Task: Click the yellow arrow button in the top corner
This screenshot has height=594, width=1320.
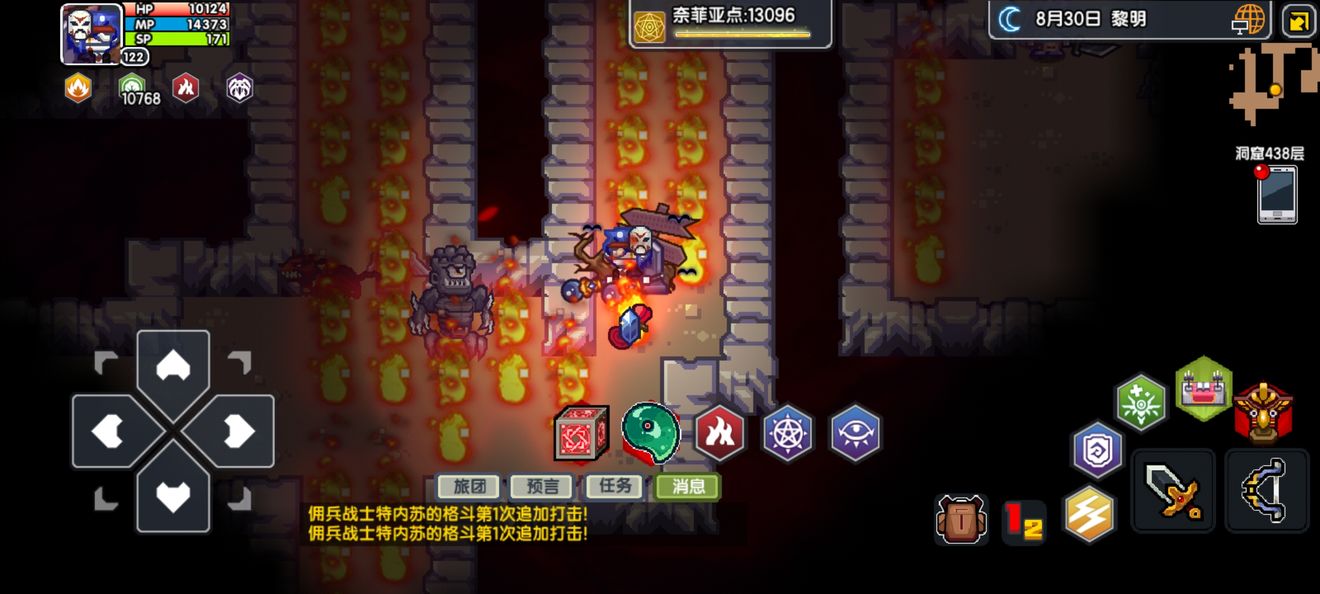Action: 1298,21
